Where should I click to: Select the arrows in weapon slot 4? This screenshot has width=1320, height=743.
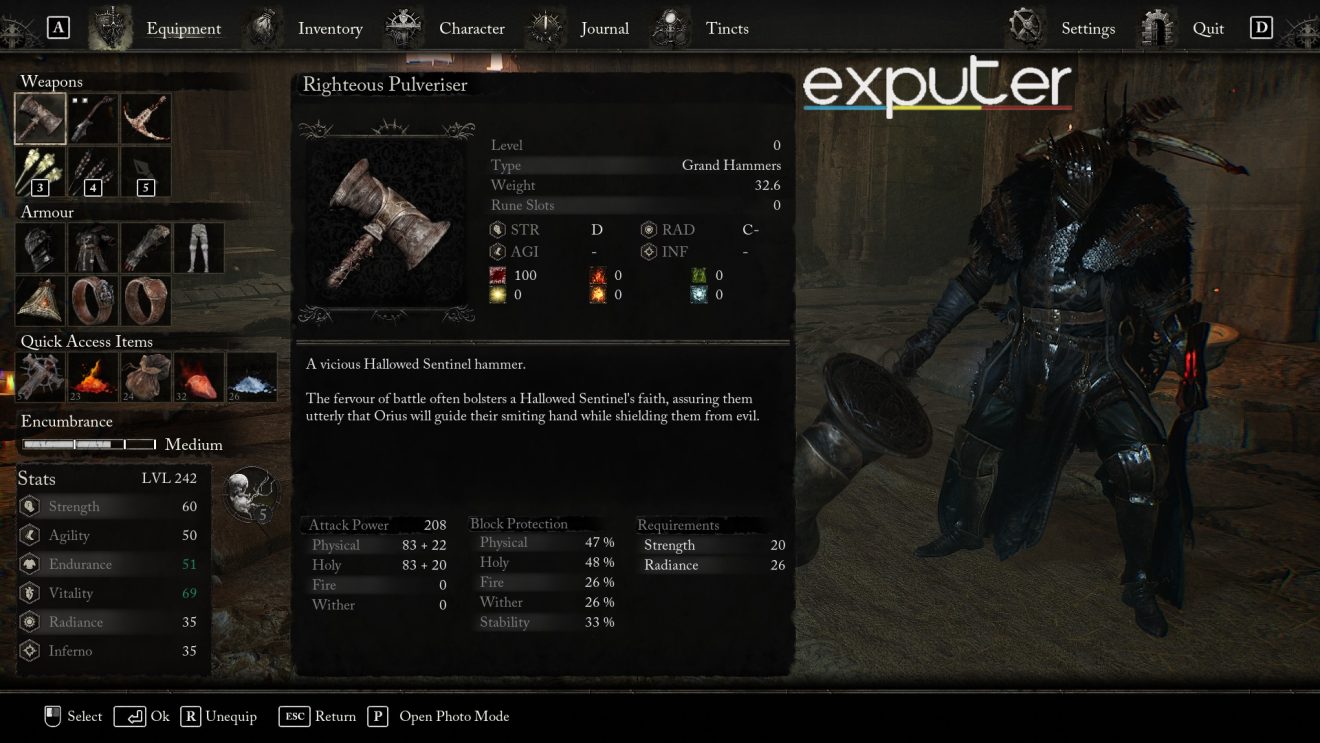[93, 170]
